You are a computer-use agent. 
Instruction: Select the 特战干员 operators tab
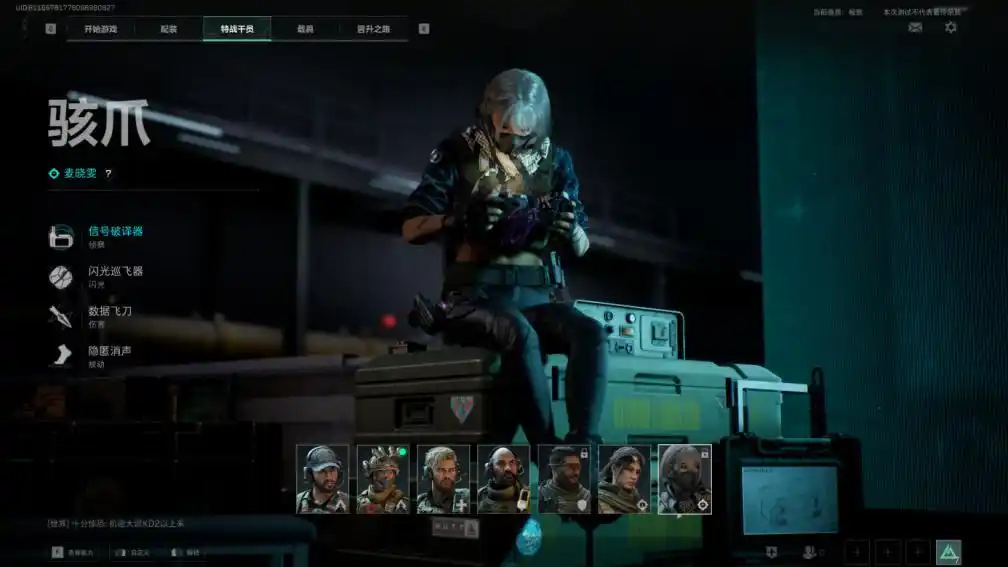pyautogui.click(x=237, y=29)
